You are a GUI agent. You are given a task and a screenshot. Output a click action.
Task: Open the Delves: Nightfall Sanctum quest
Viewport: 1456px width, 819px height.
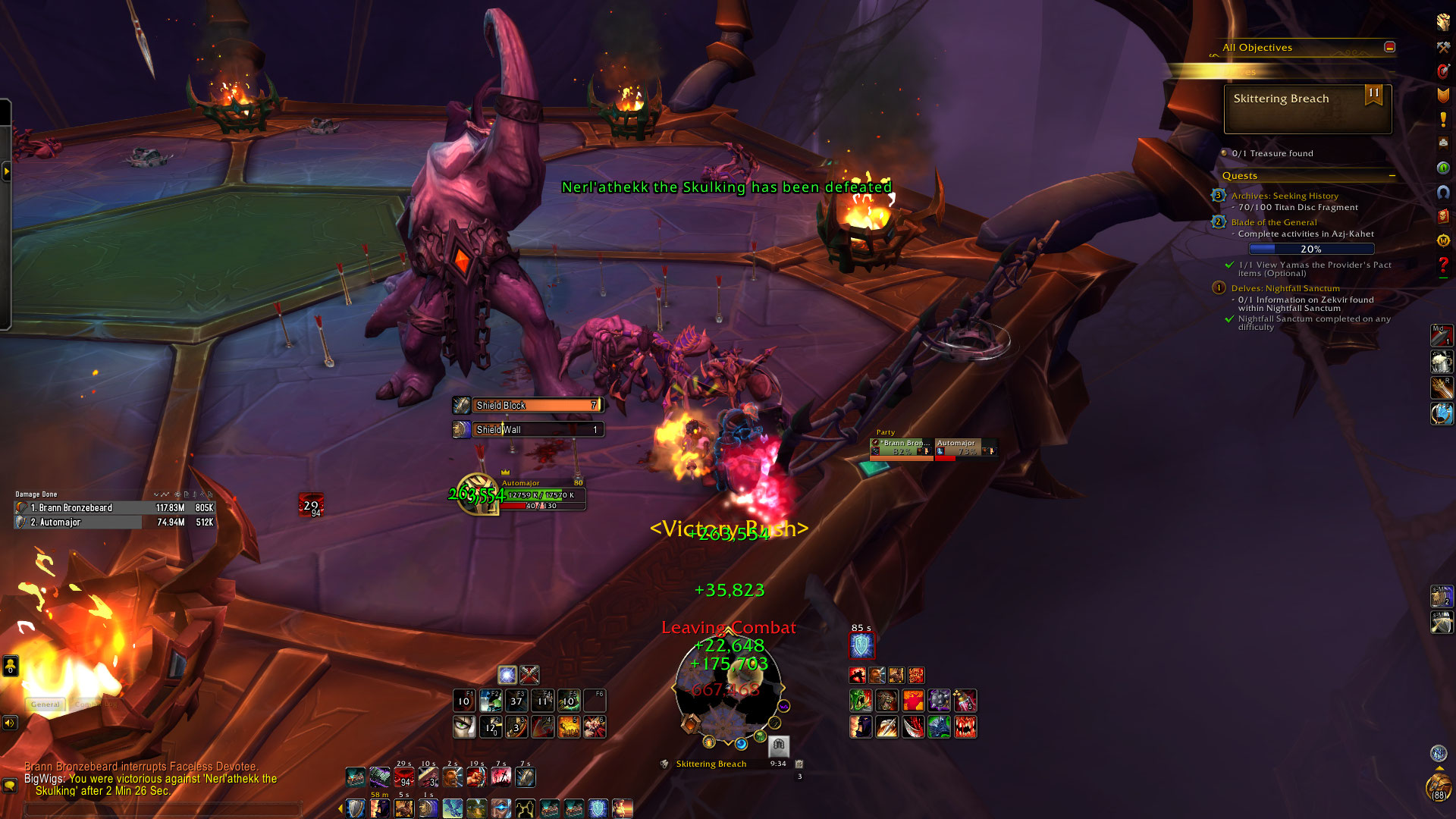tap(1285, 288)
